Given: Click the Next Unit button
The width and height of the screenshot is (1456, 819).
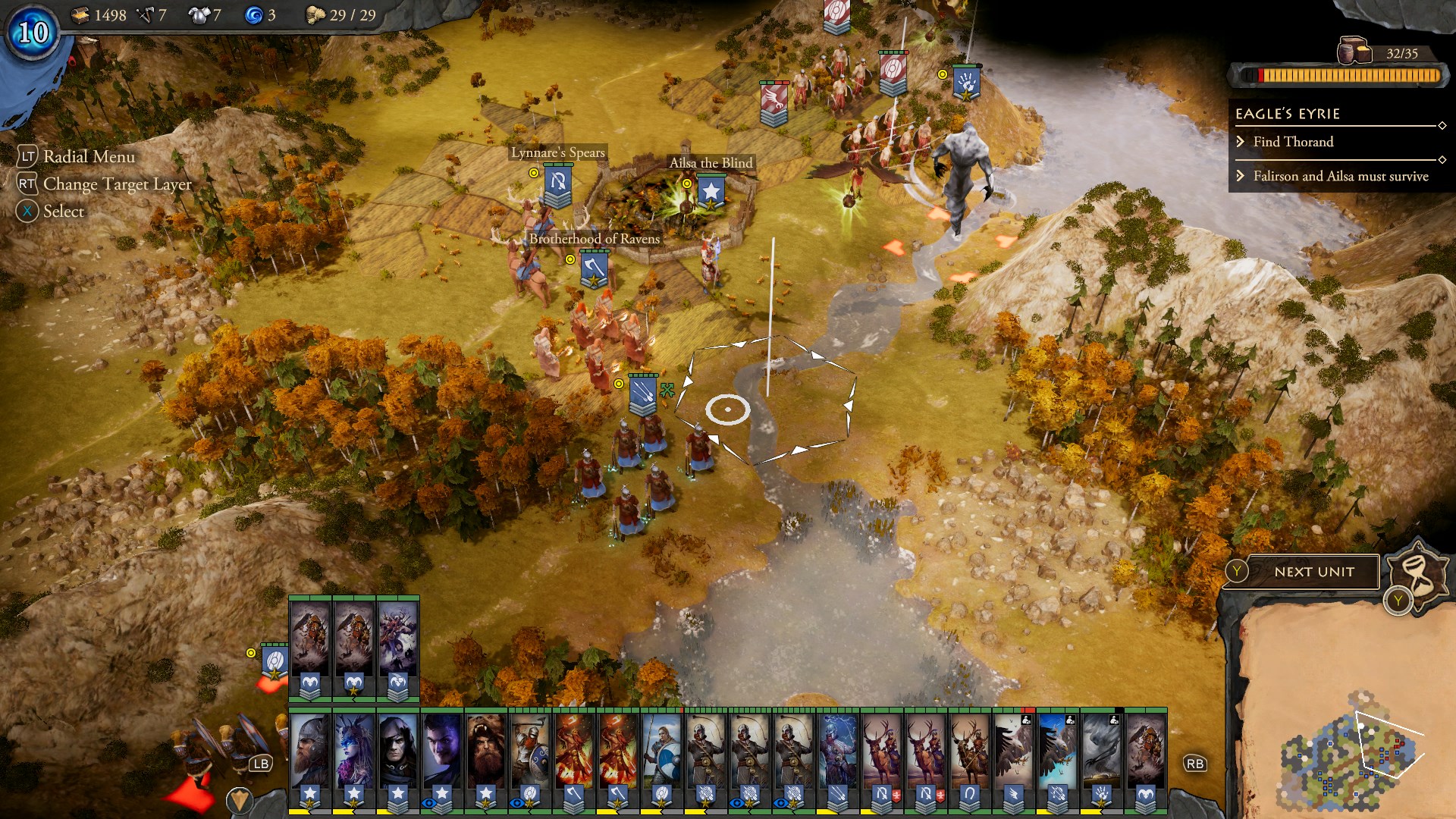Looking at the screenshot, I should [x=1313, y=572].
